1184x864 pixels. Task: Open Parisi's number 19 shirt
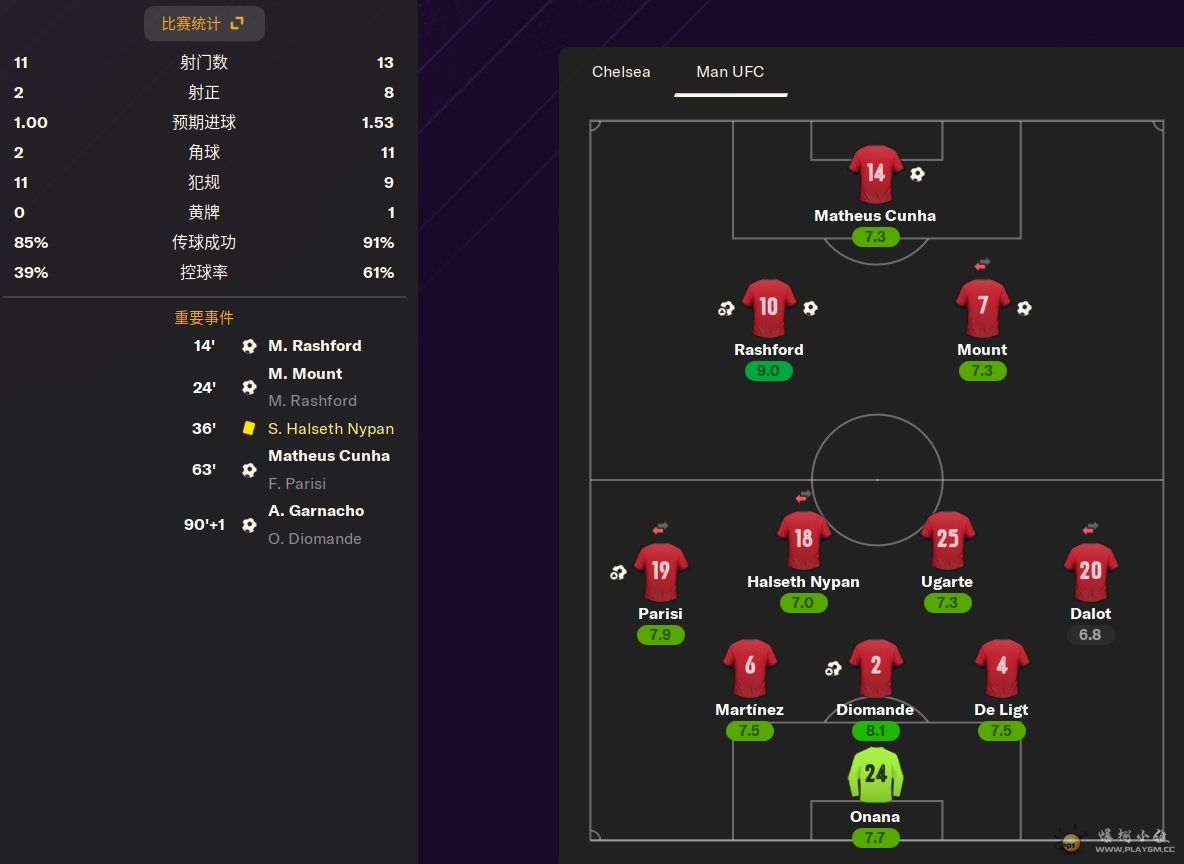[x=660, y=572]
